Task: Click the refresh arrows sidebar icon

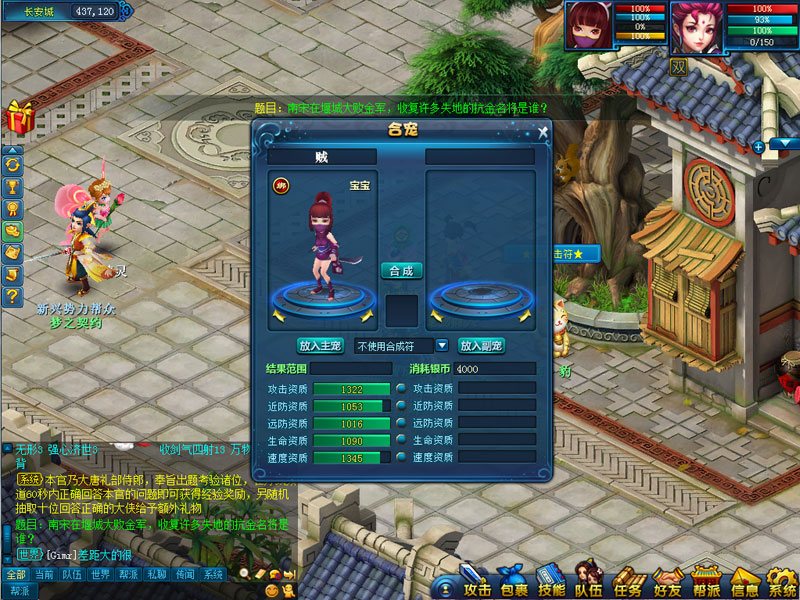Action: (13, 164)
